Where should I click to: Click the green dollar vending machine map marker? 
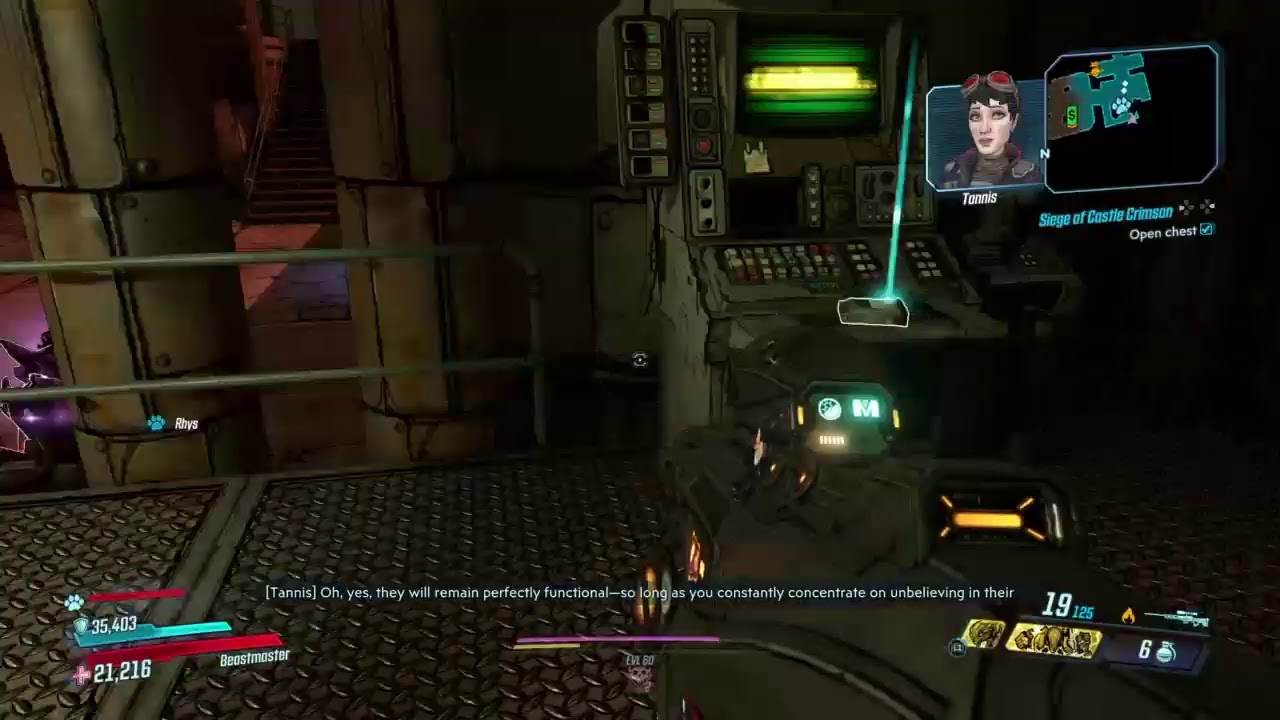pos(1071,117)
